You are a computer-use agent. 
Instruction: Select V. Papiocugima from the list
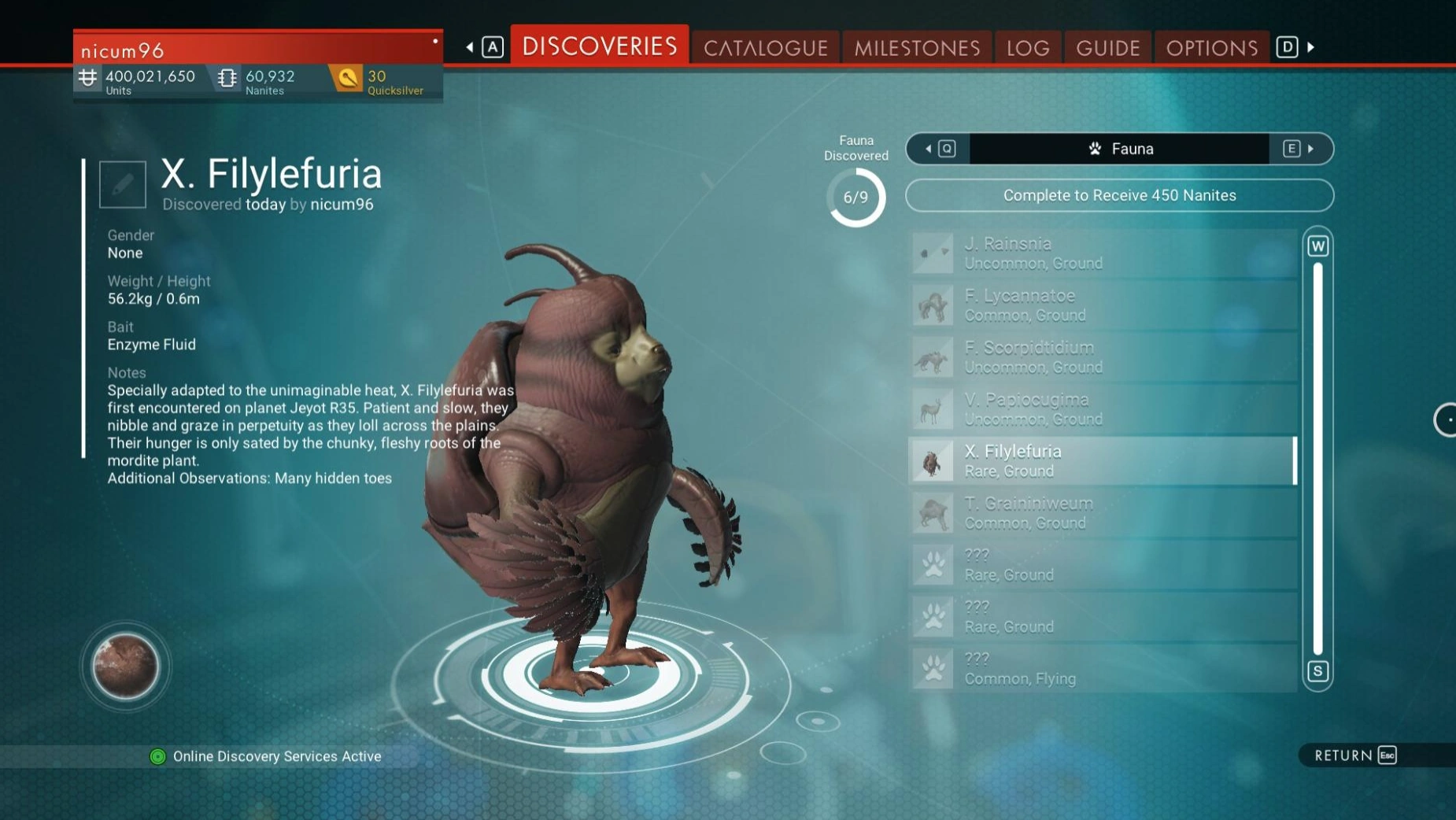click(x=1102, y=408)
